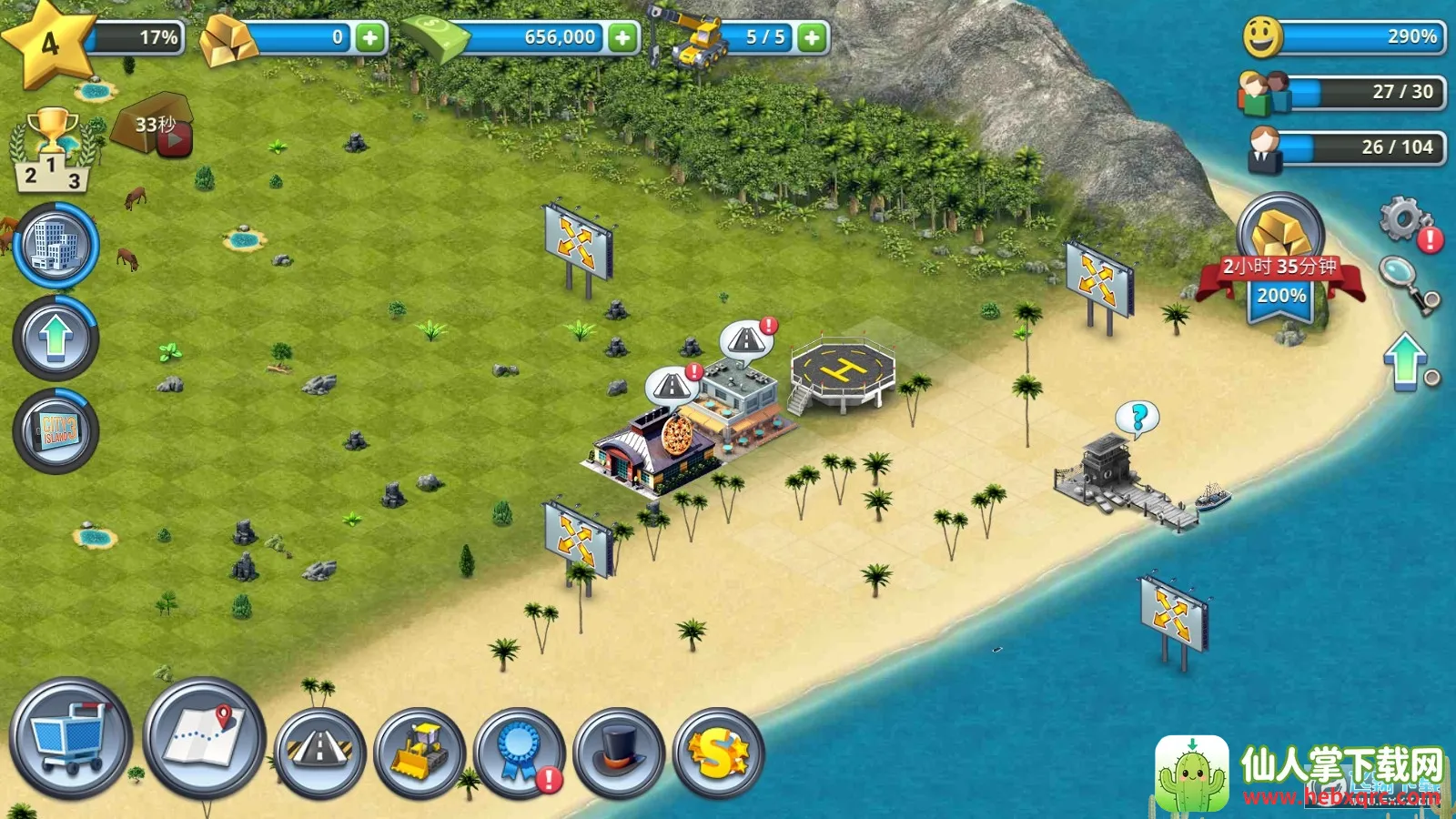Open the gear settings icon
Screen dimensions: 1456x819
coord(1403,220)
